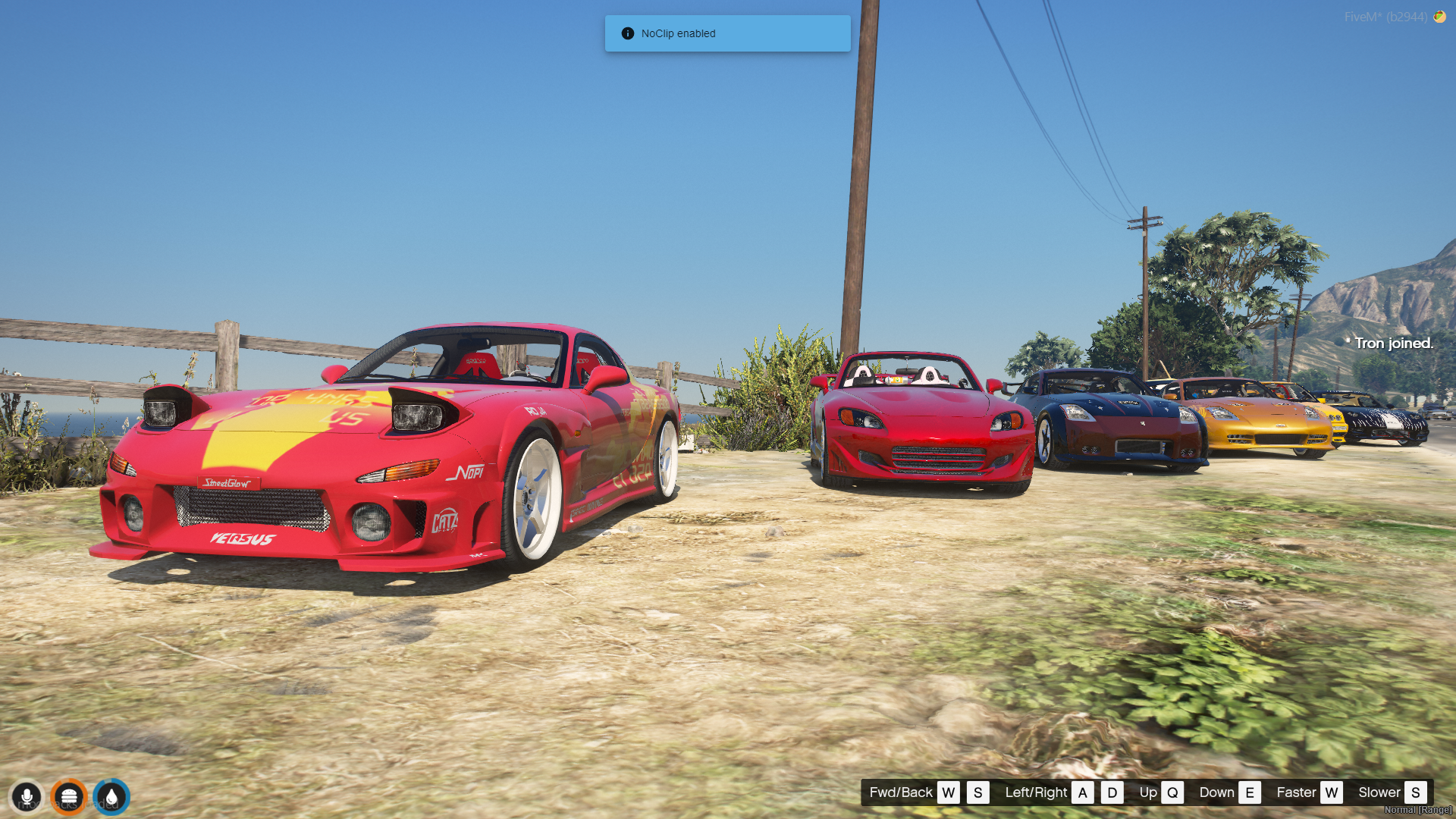This screenshot has width=1456, height=819.
Task: Select the burger hunger status icon
Action: coord(69,797)
